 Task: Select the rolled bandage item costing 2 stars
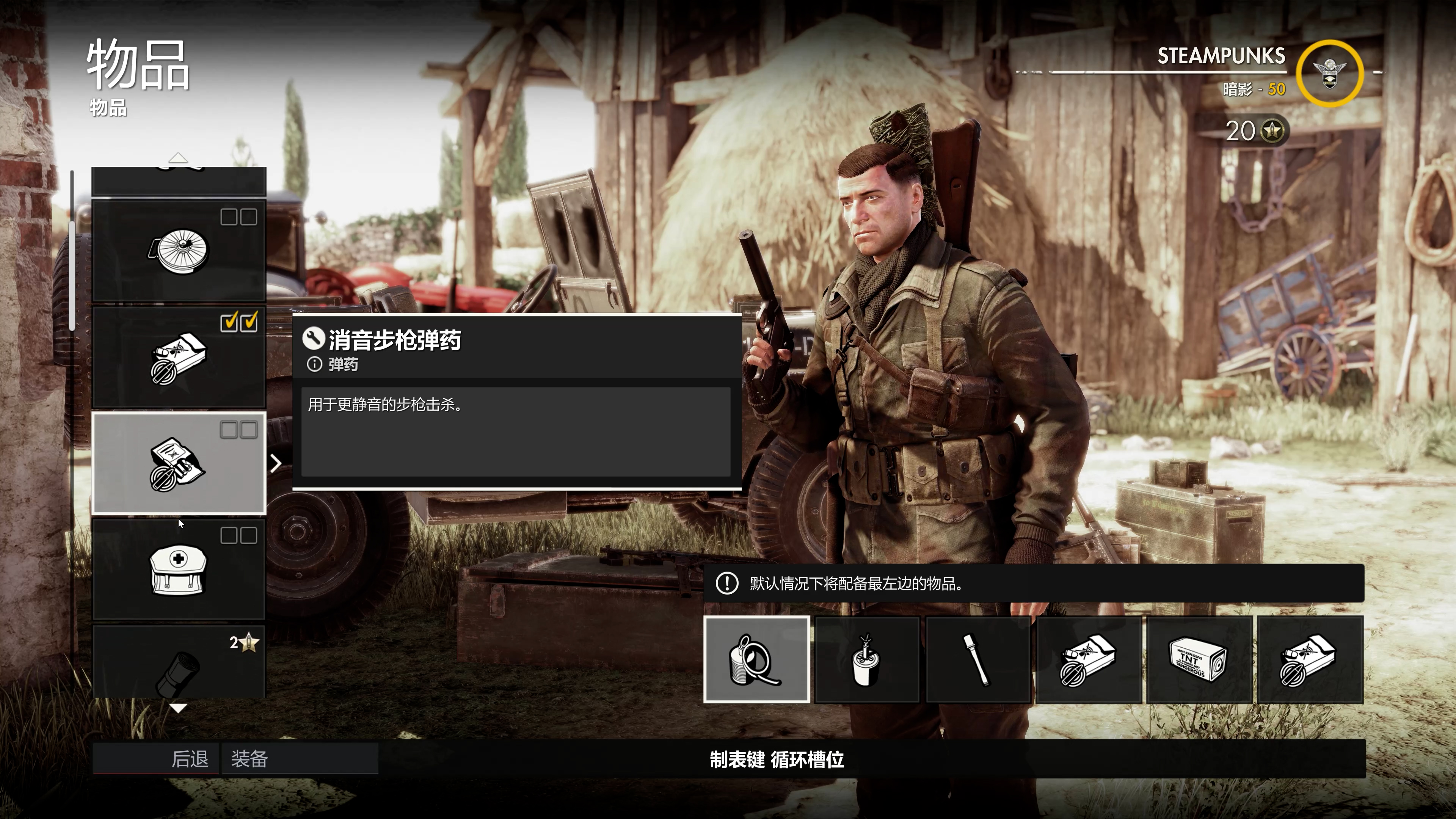(179, 662)
